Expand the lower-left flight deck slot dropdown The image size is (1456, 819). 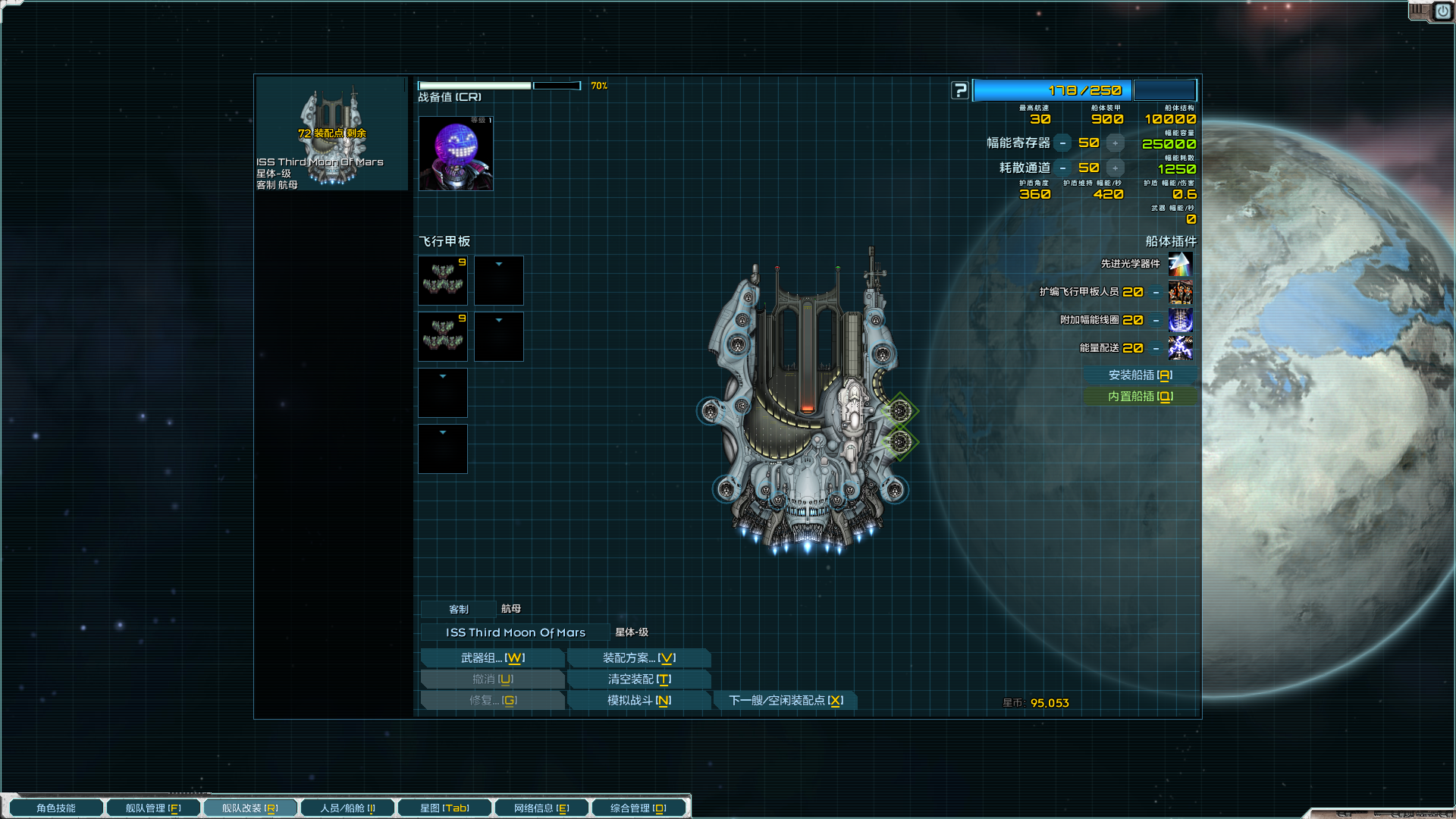tap(442, 432)
